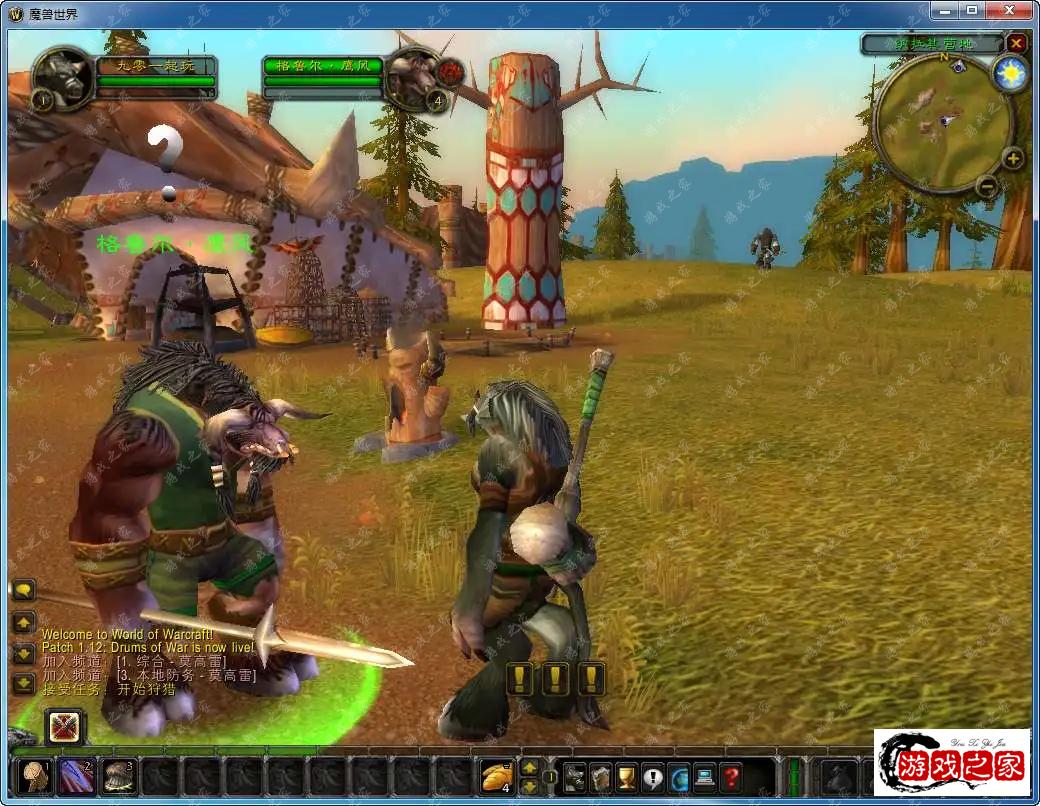Use the third action bar ability

[119, 776]
